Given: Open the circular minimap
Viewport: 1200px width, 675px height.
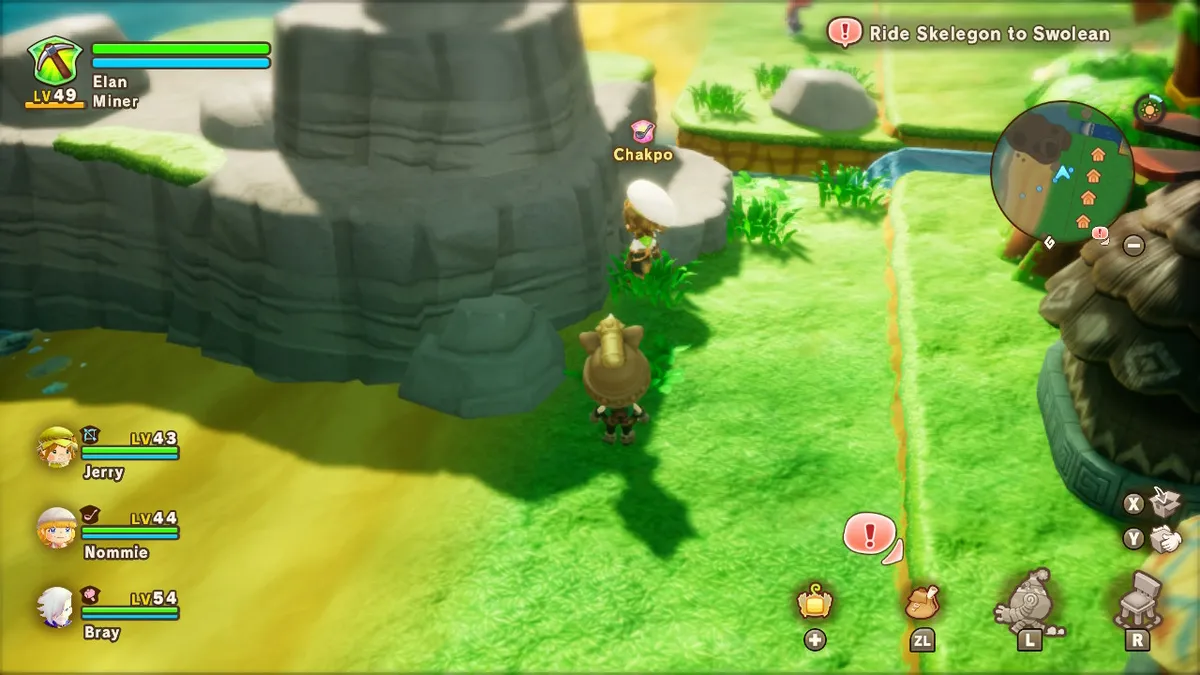Looking at the screenshot, I should [x=1061, y=171].
